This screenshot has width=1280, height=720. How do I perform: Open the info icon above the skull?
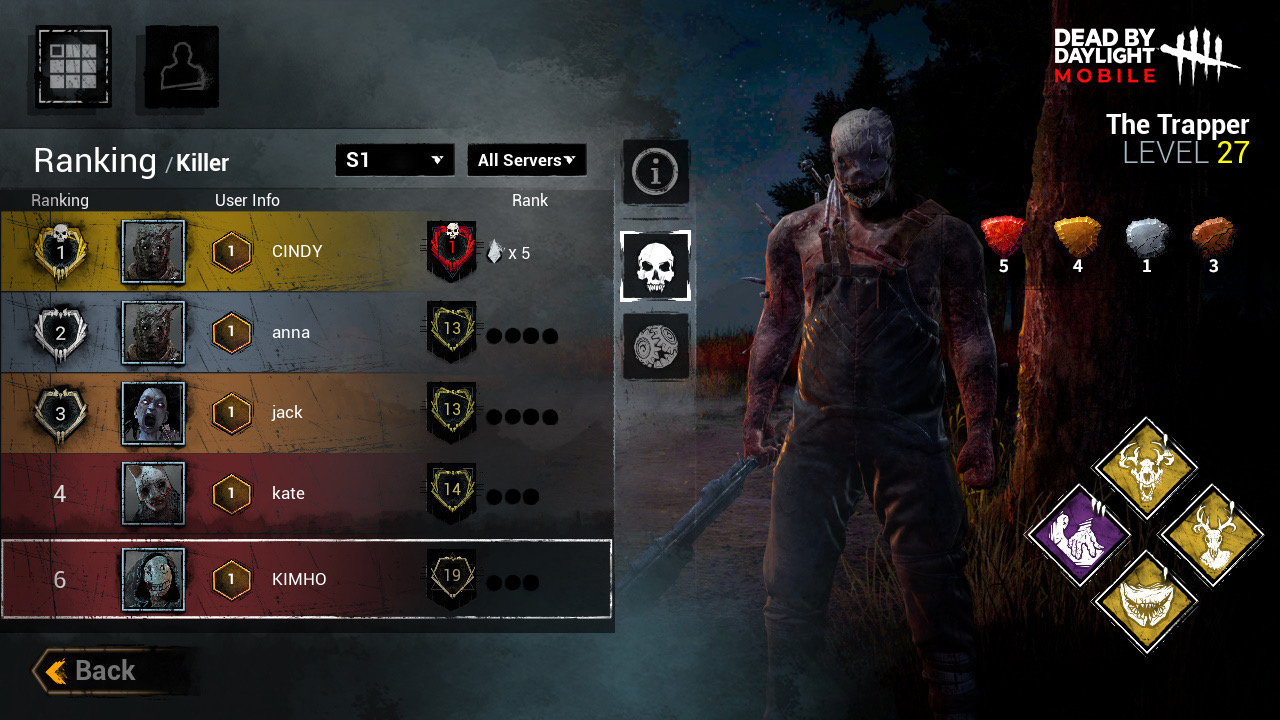(656, 170)
